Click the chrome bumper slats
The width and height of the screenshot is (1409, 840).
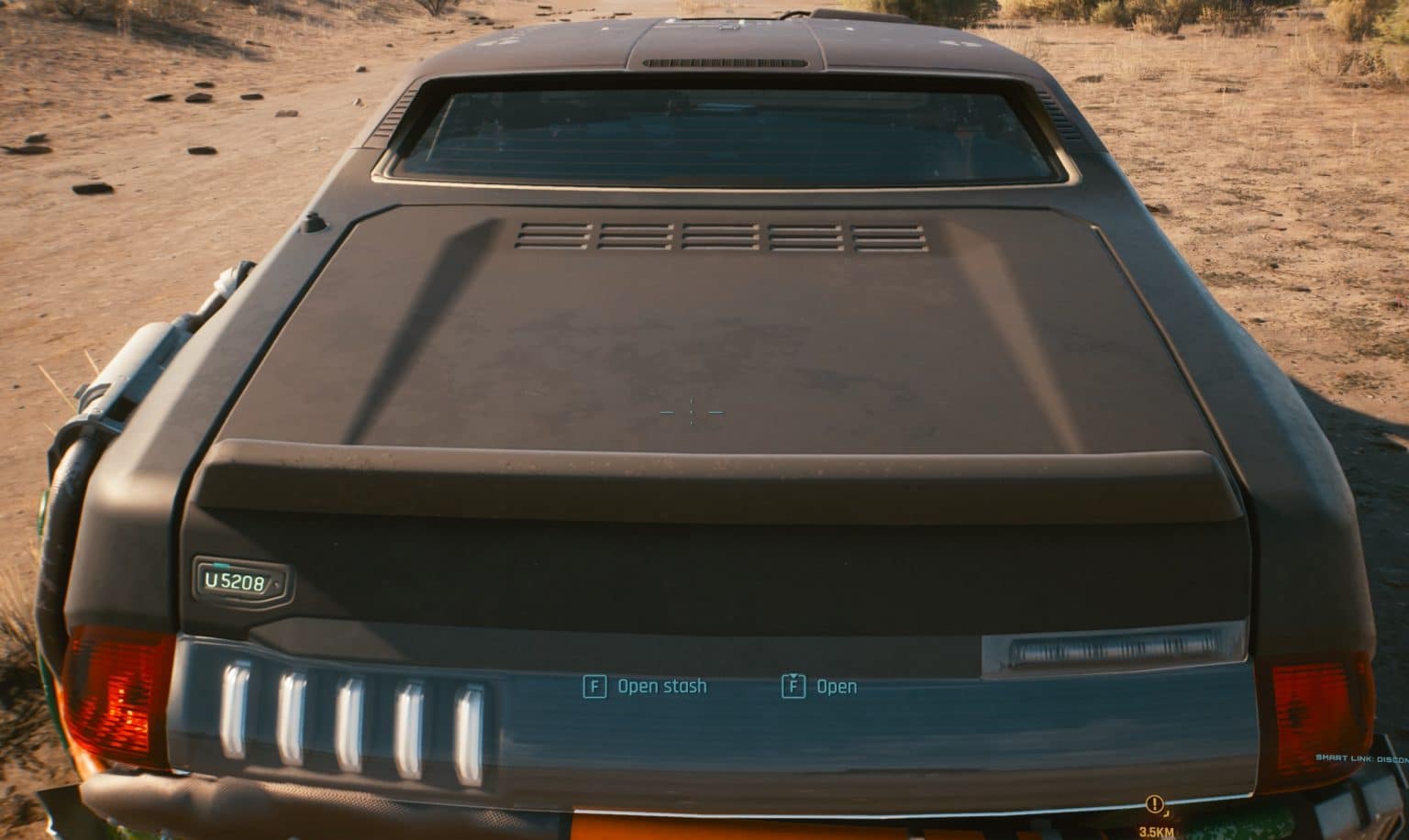(349, 715)
